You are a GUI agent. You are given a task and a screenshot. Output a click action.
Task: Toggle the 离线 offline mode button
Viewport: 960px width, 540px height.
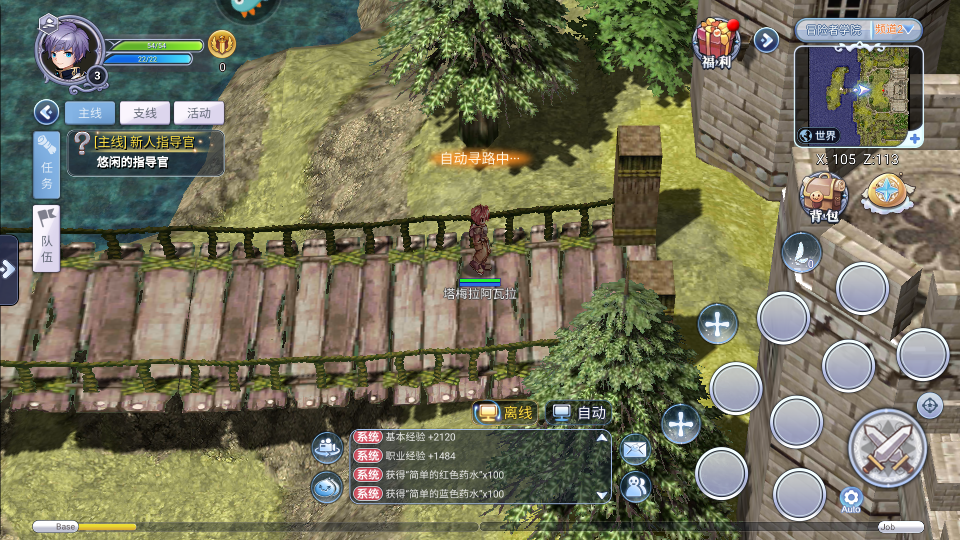506,412
